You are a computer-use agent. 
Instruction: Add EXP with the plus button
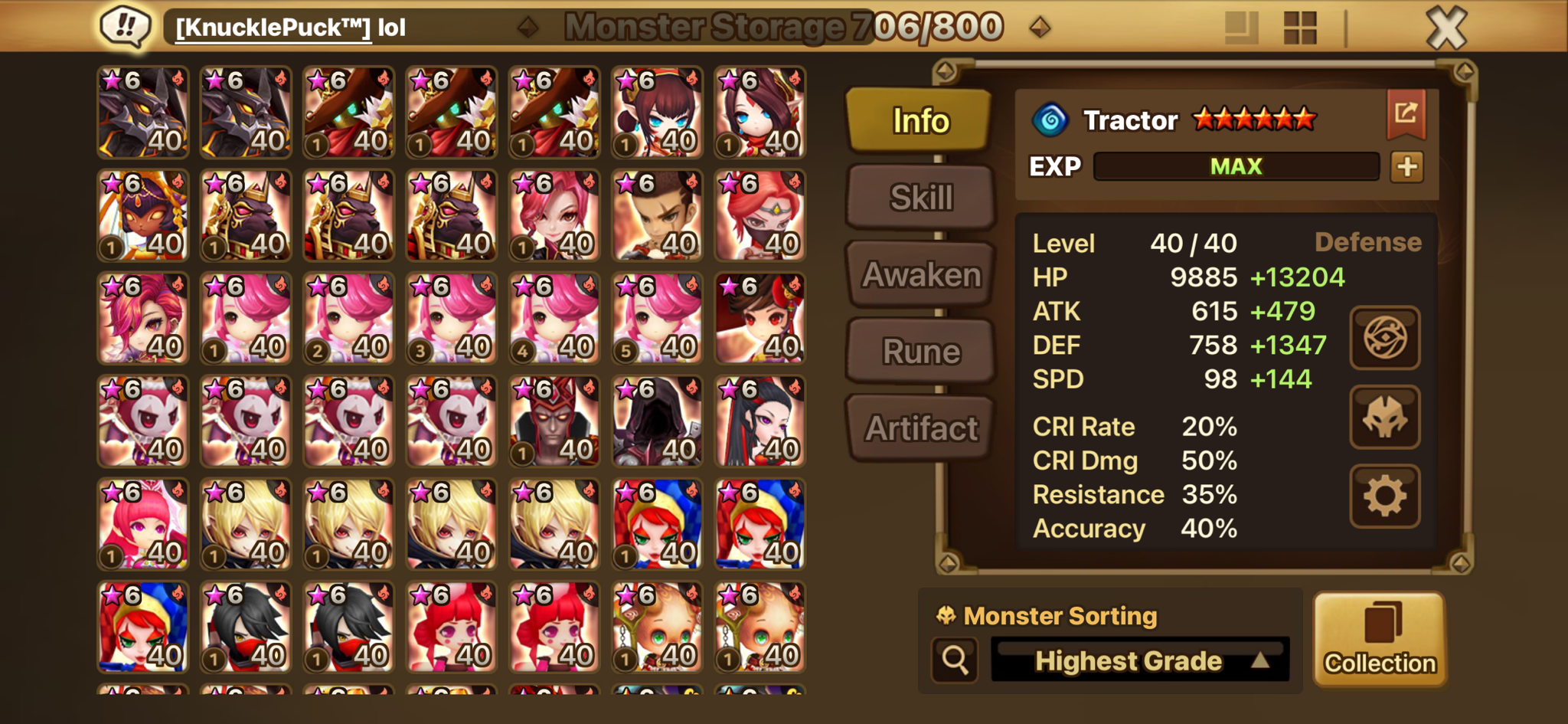1406,167
